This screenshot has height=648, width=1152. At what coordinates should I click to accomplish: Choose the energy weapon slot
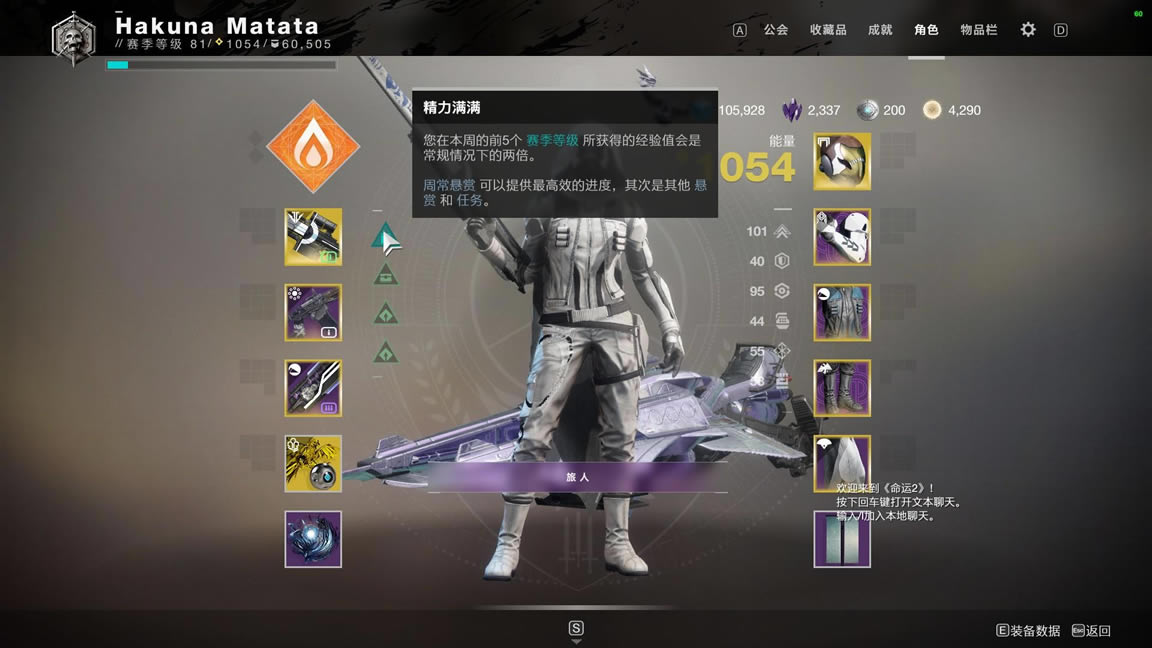(313, 312)
